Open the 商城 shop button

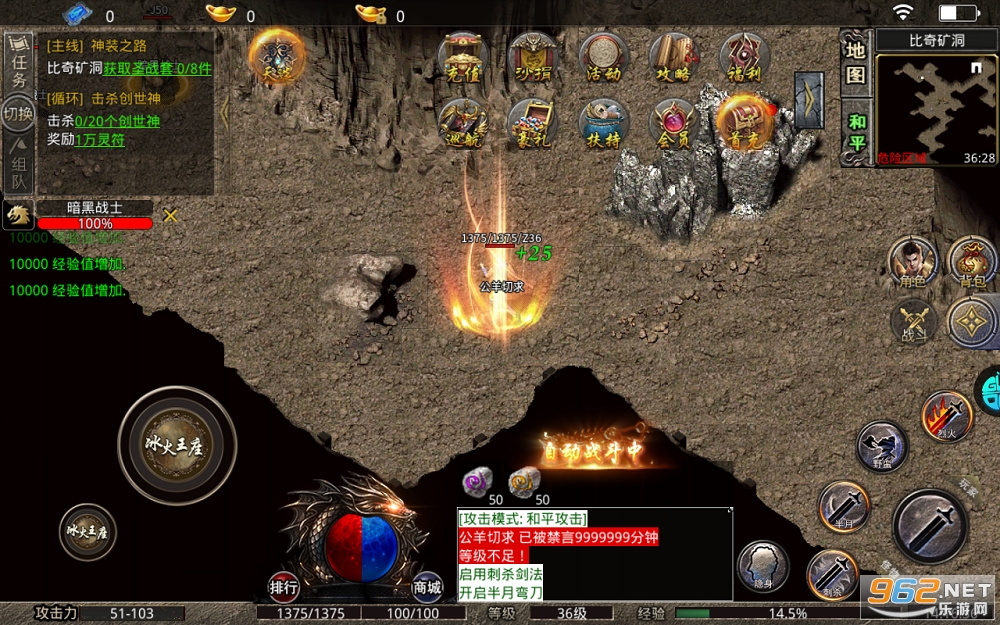click(x=427, y=587)
